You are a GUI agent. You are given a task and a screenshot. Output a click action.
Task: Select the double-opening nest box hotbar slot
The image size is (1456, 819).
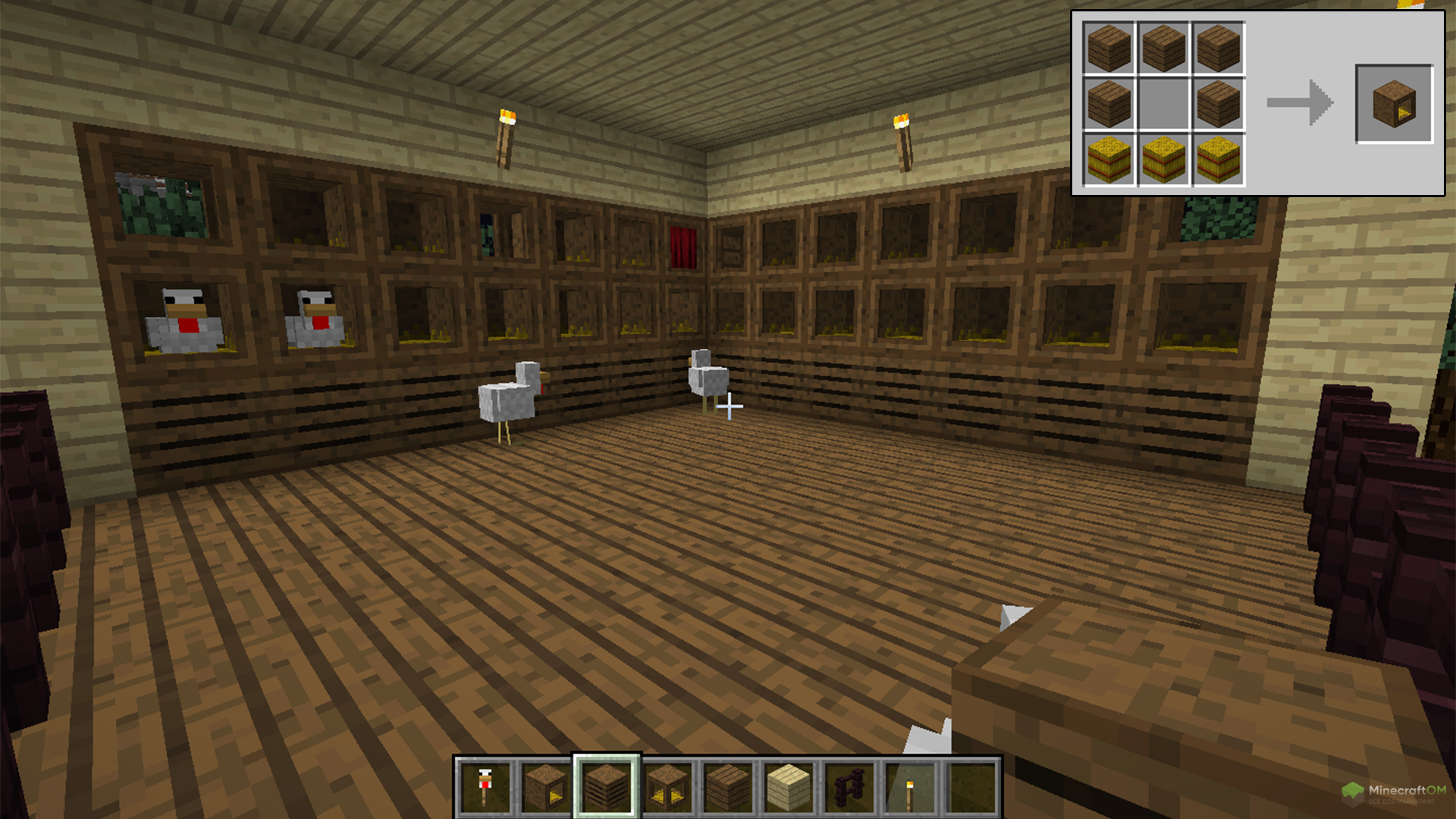coord(667,787)
